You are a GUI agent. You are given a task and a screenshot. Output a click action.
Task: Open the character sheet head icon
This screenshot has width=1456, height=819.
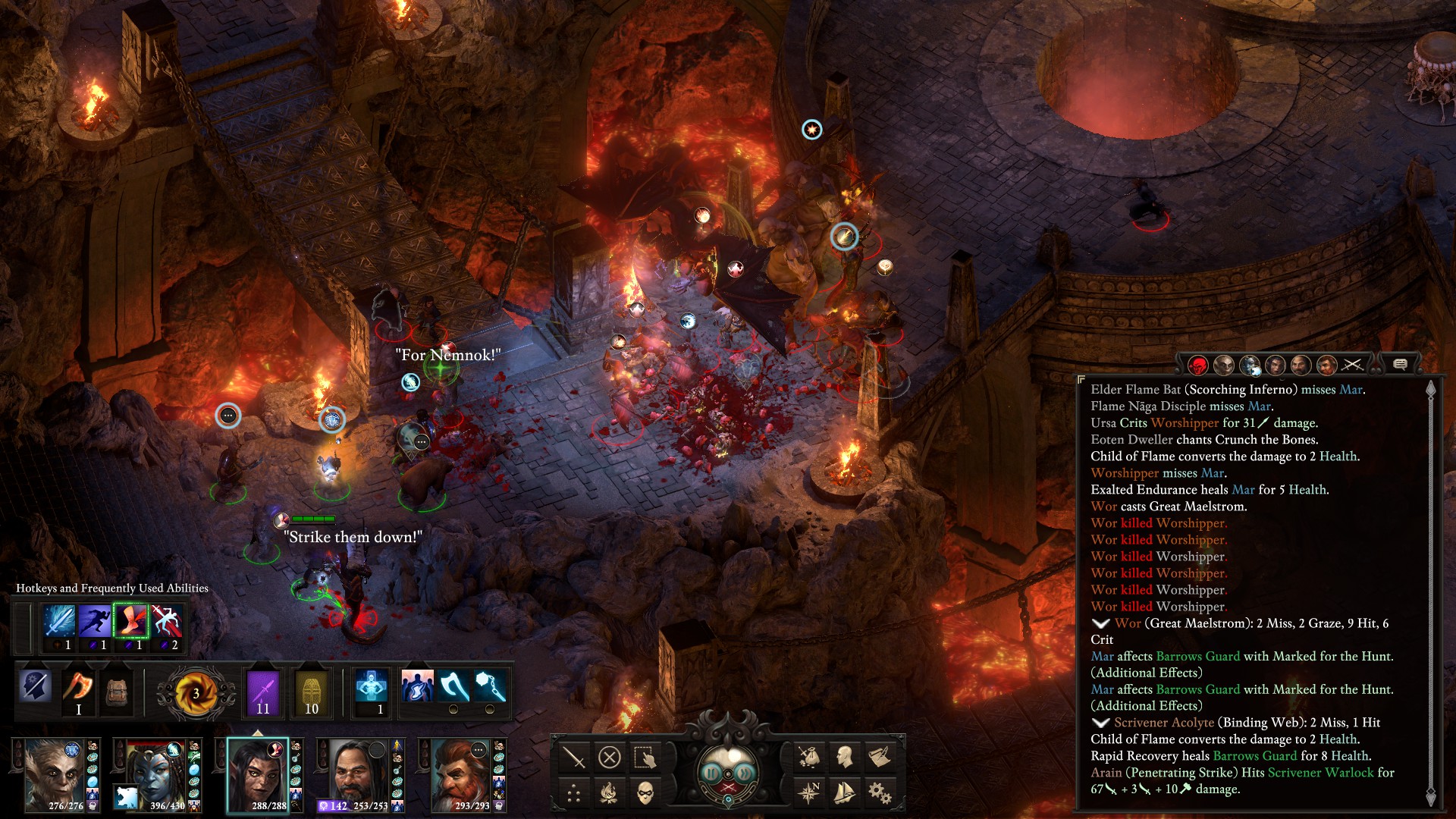click(844, 756)
